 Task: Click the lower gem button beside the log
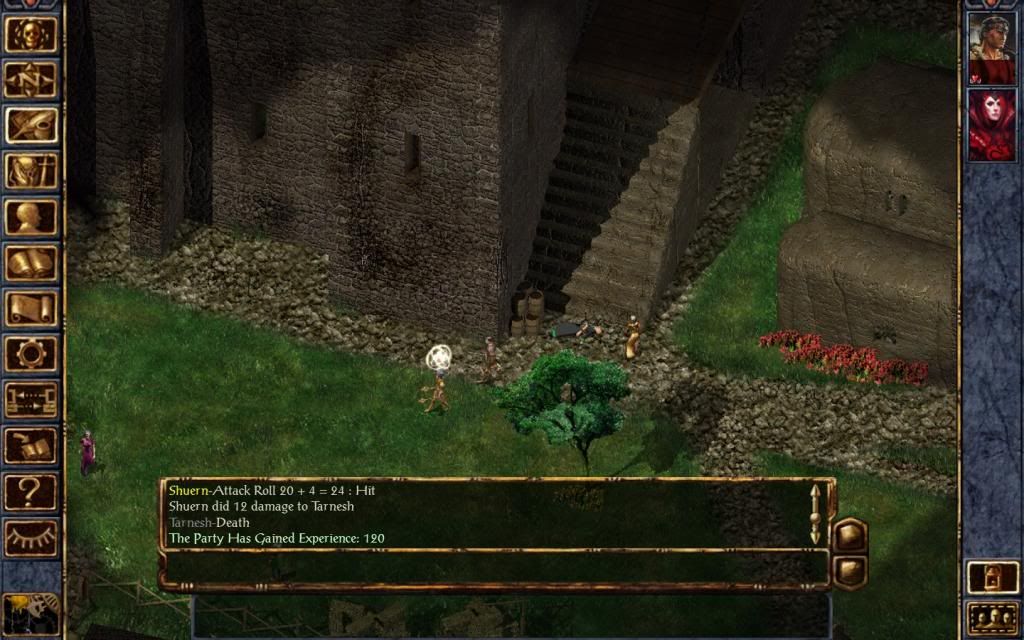(x=849, y=571)
